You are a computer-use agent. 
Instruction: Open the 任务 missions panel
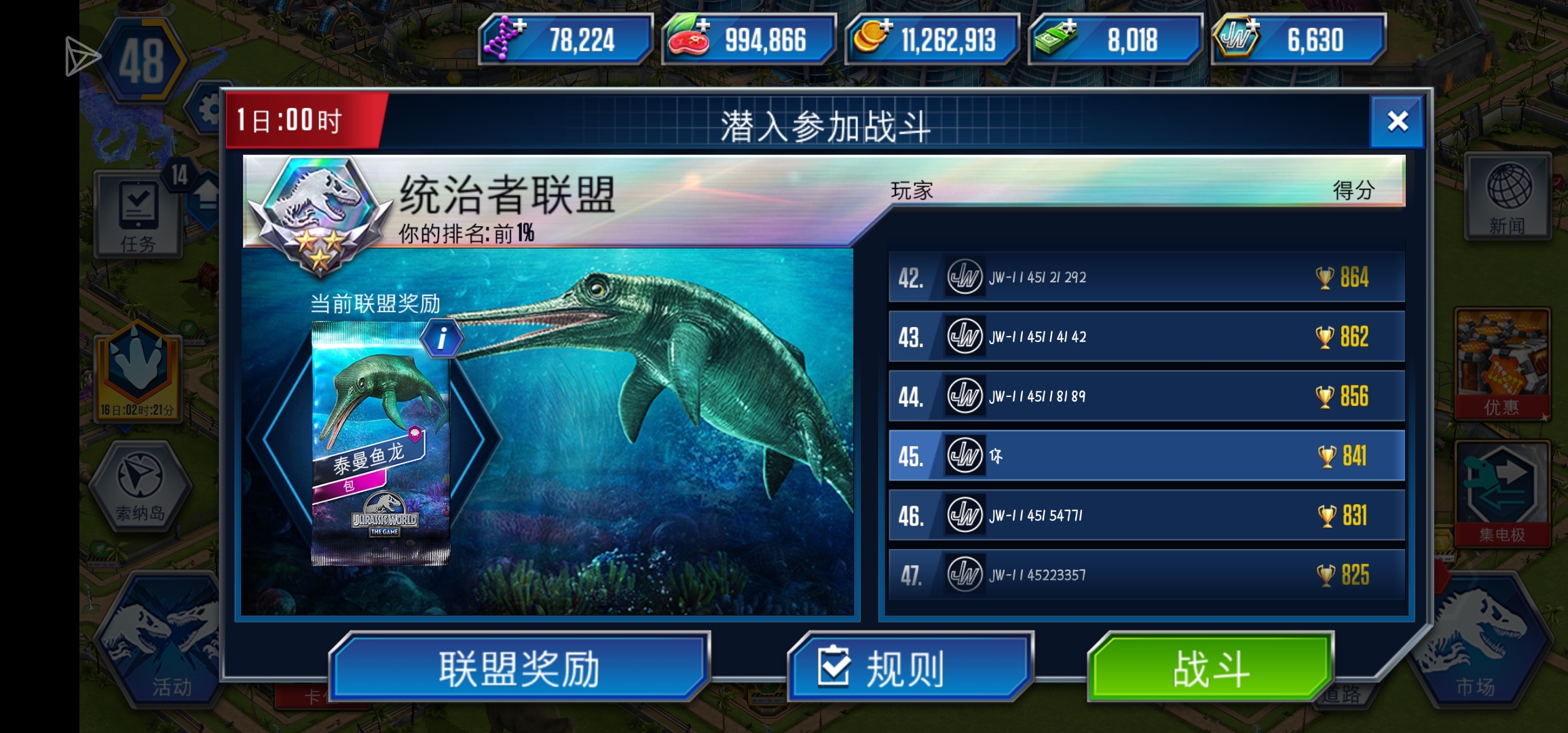coord(139,214)
